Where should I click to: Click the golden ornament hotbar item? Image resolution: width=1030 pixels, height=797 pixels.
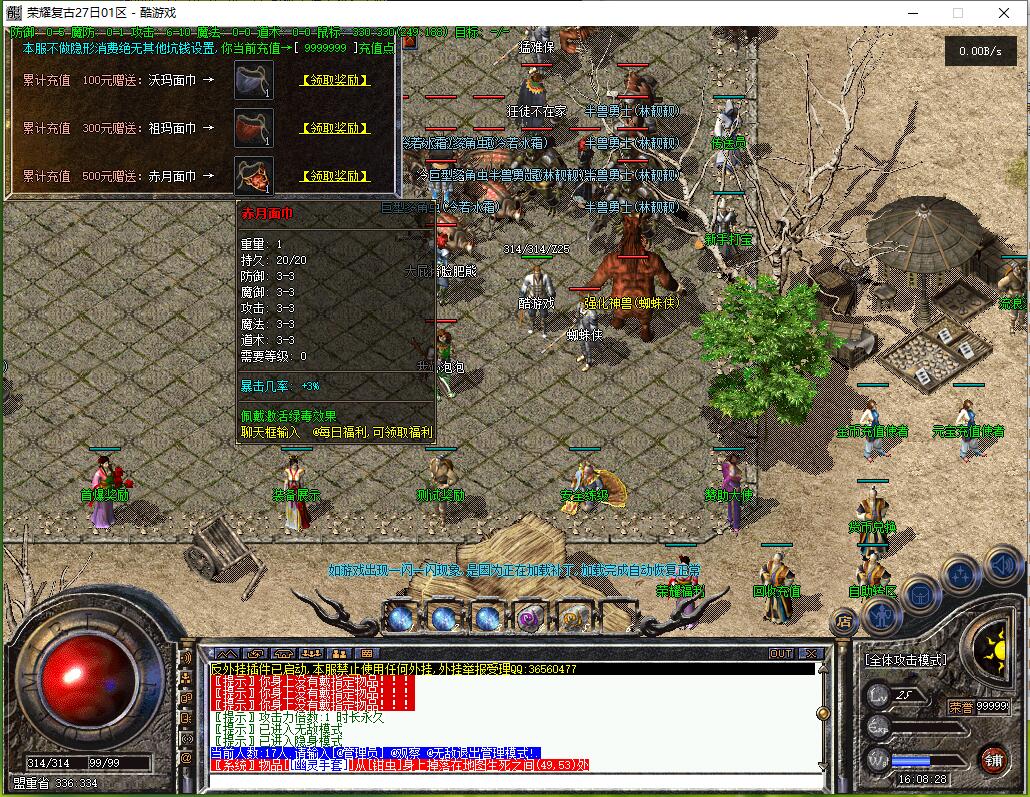[573, 619]
